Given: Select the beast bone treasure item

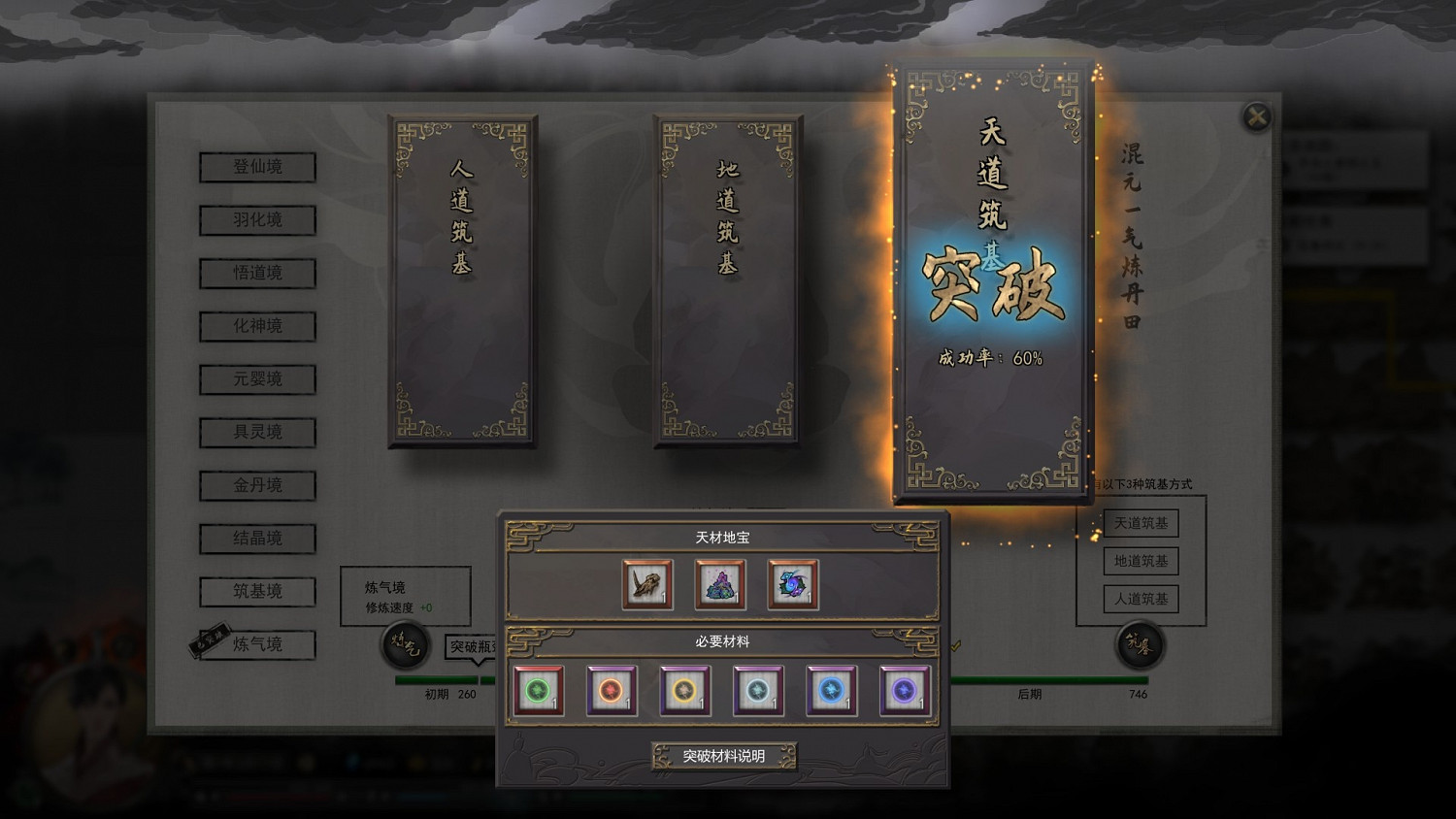Looking at the screenshot, I should click(x=646, y=583).
